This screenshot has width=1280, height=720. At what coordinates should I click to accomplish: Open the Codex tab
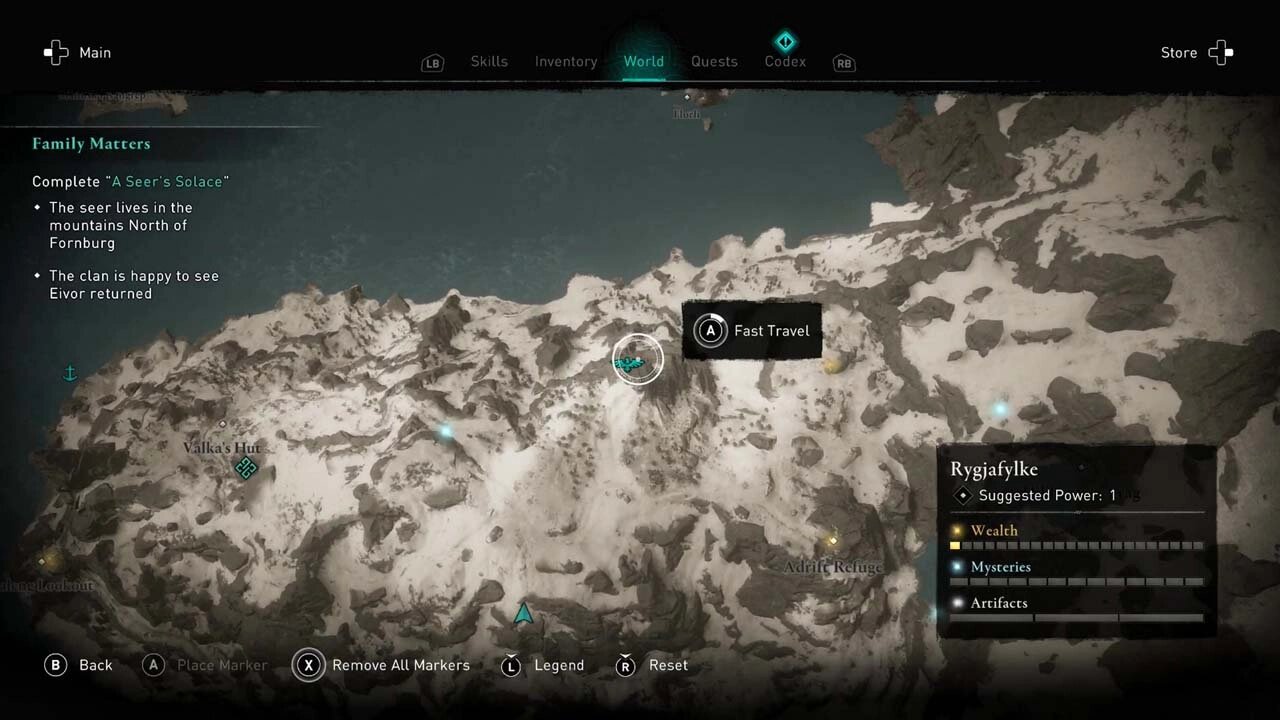click(x=785, y=61)
